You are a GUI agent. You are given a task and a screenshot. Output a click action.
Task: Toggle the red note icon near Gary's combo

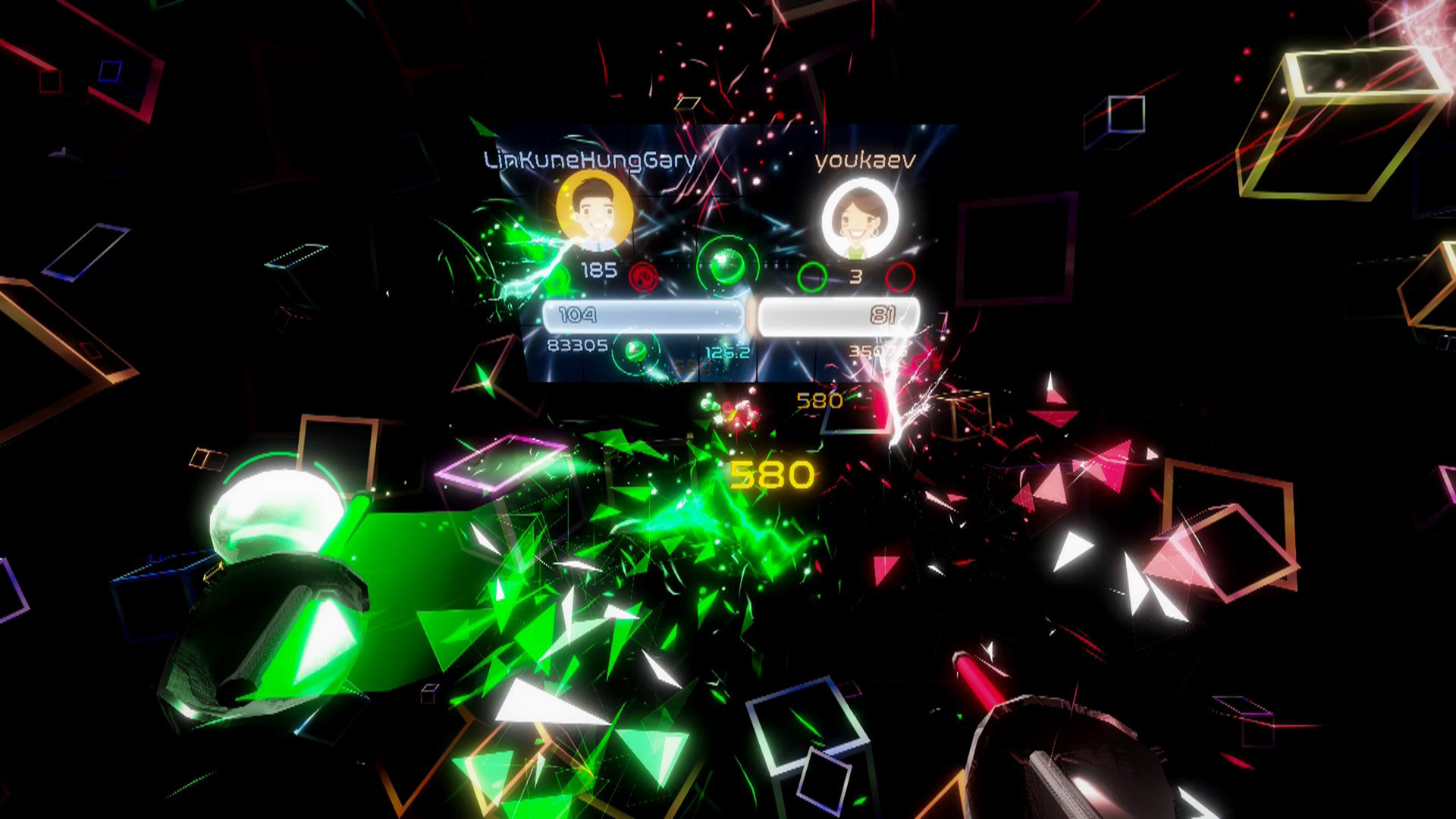pos(643,277)
